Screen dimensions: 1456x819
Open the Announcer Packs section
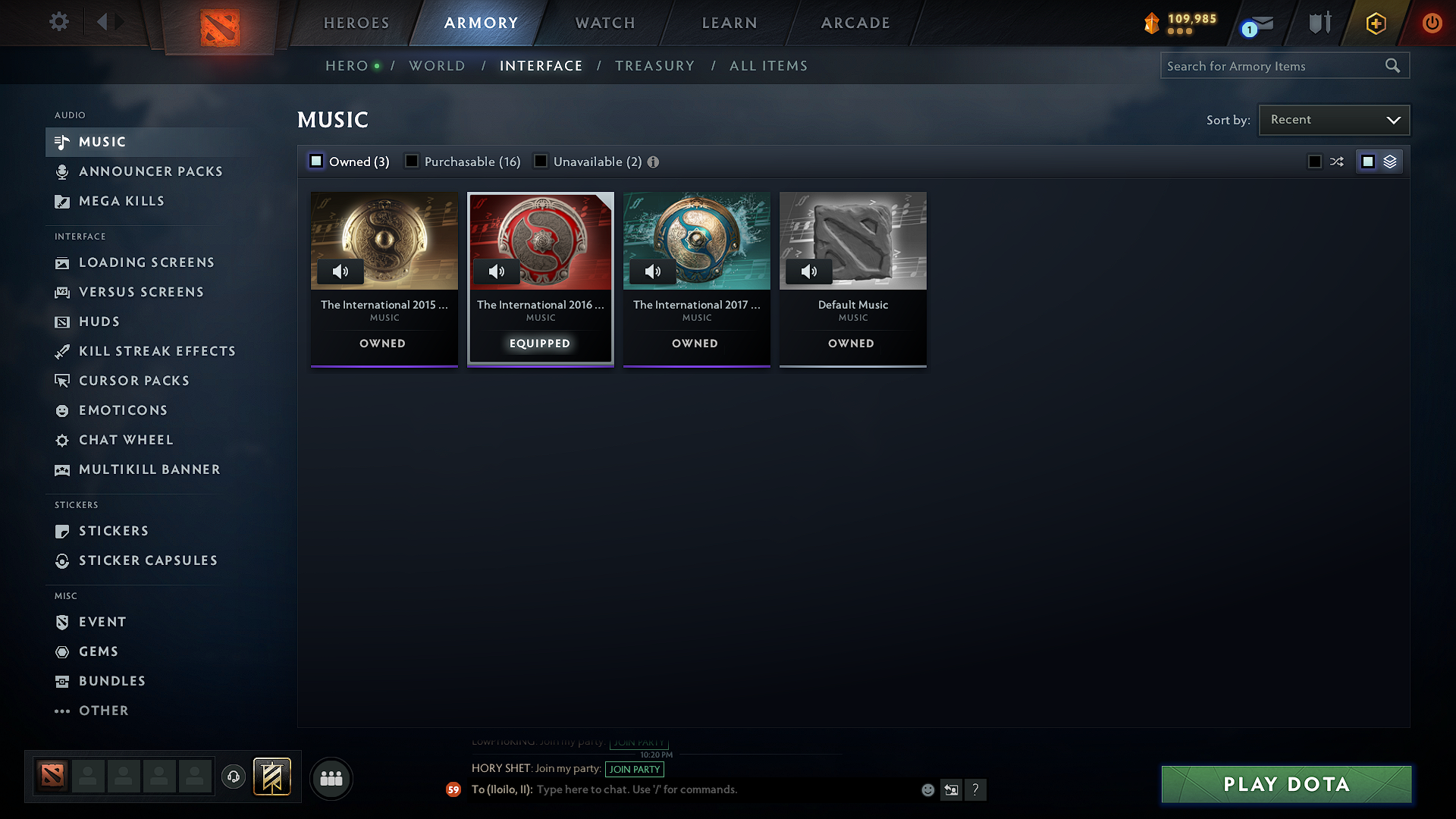[150, 171]
